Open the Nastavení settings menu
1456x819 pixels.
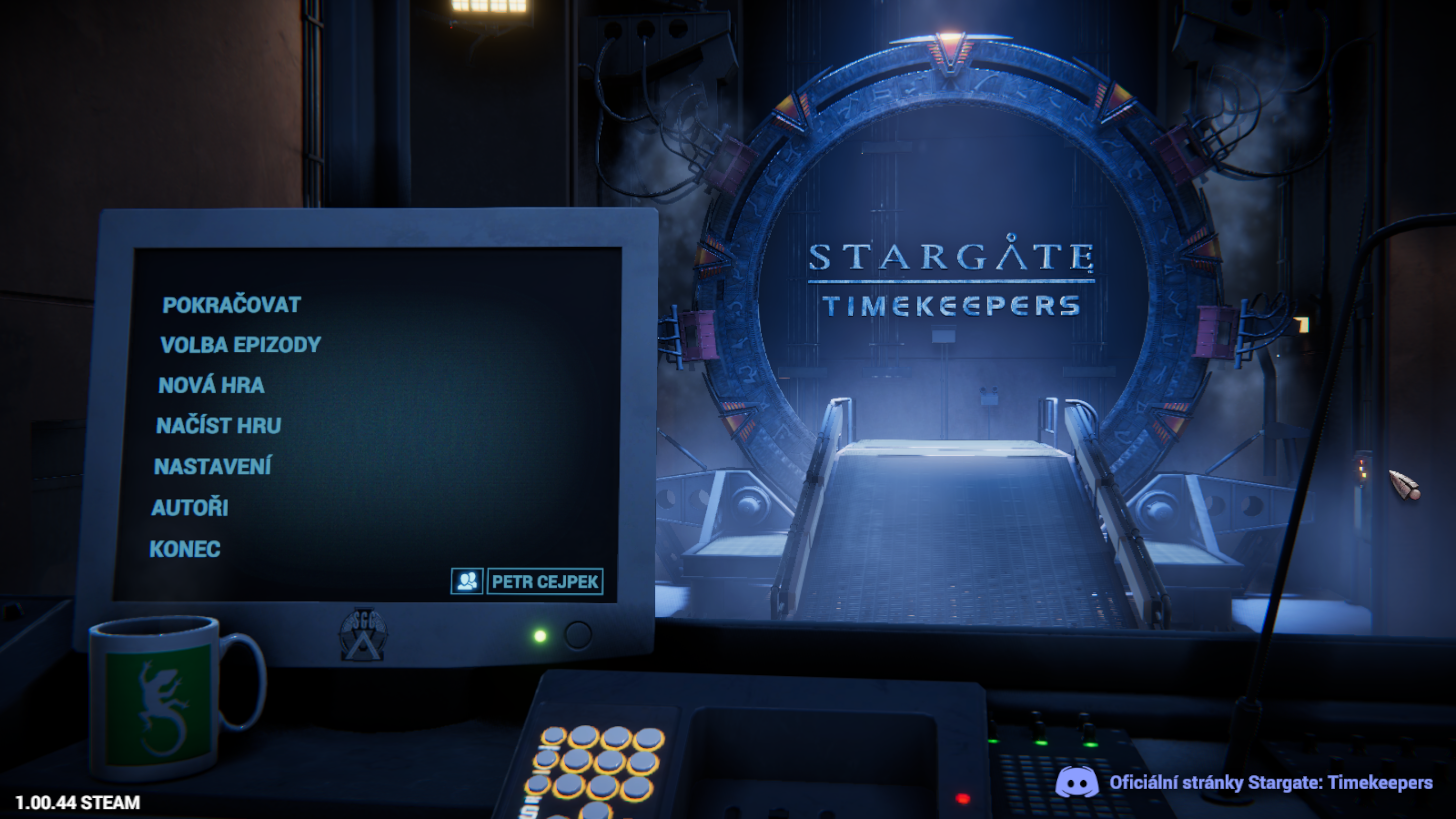click(212, 466)
